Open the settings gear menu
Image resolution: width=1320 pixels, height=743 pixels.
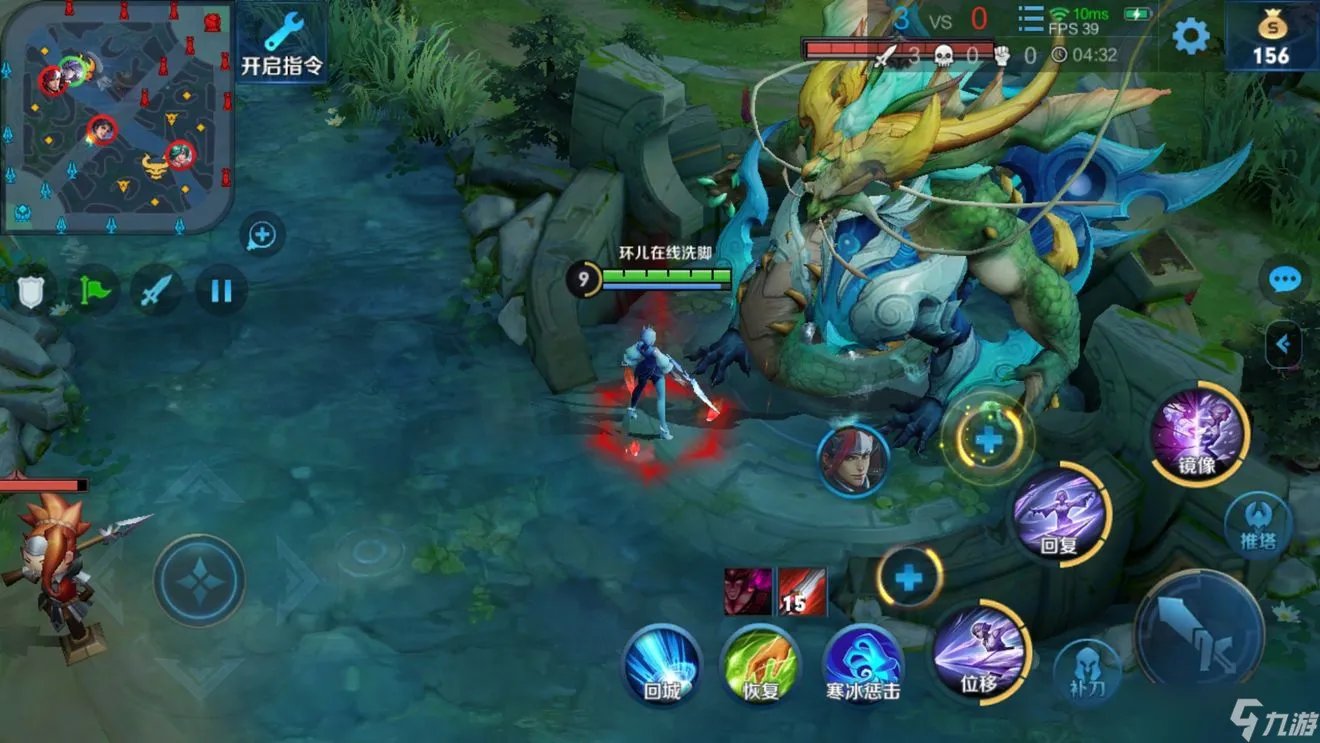tap(1190, 36)
